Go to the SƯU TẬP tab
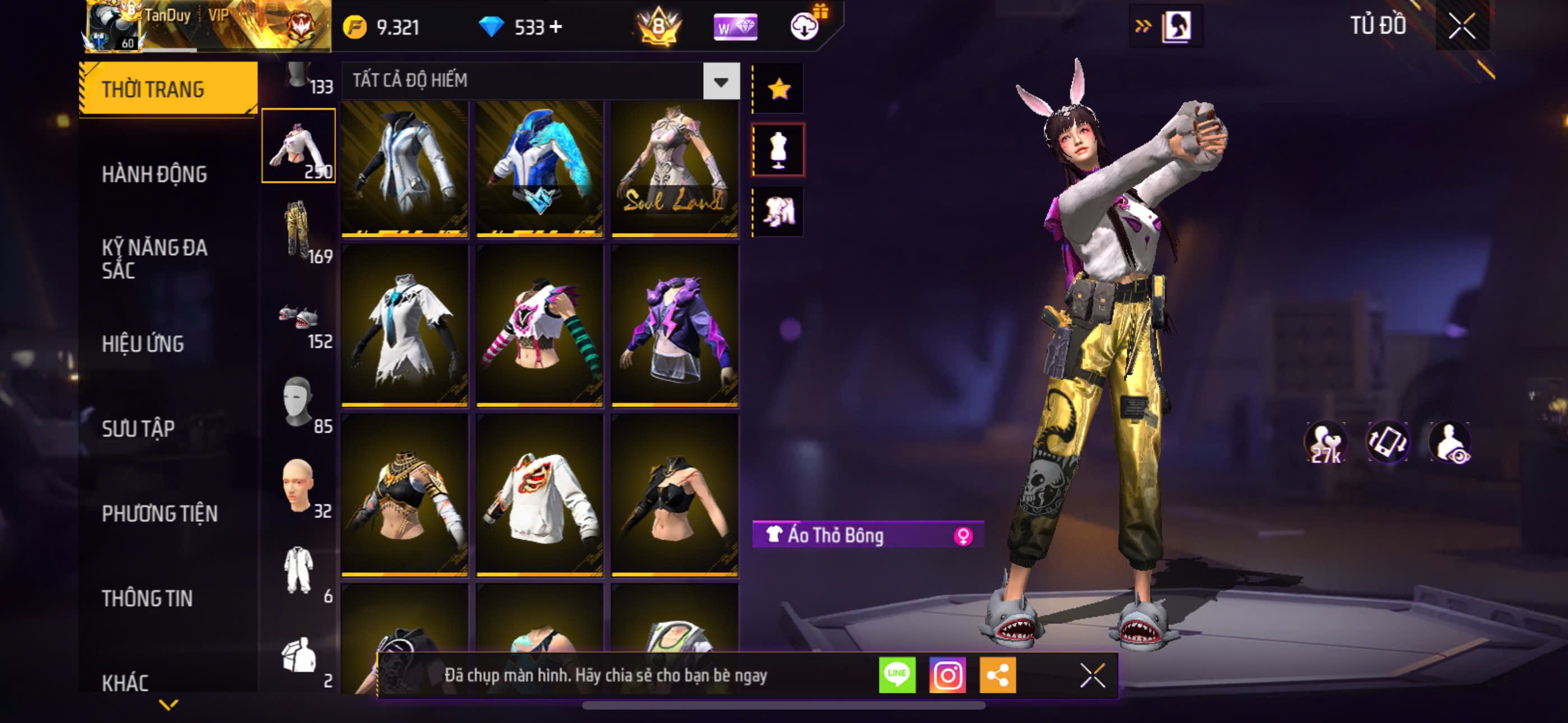The image size is (1568, 723). [138, 429]
